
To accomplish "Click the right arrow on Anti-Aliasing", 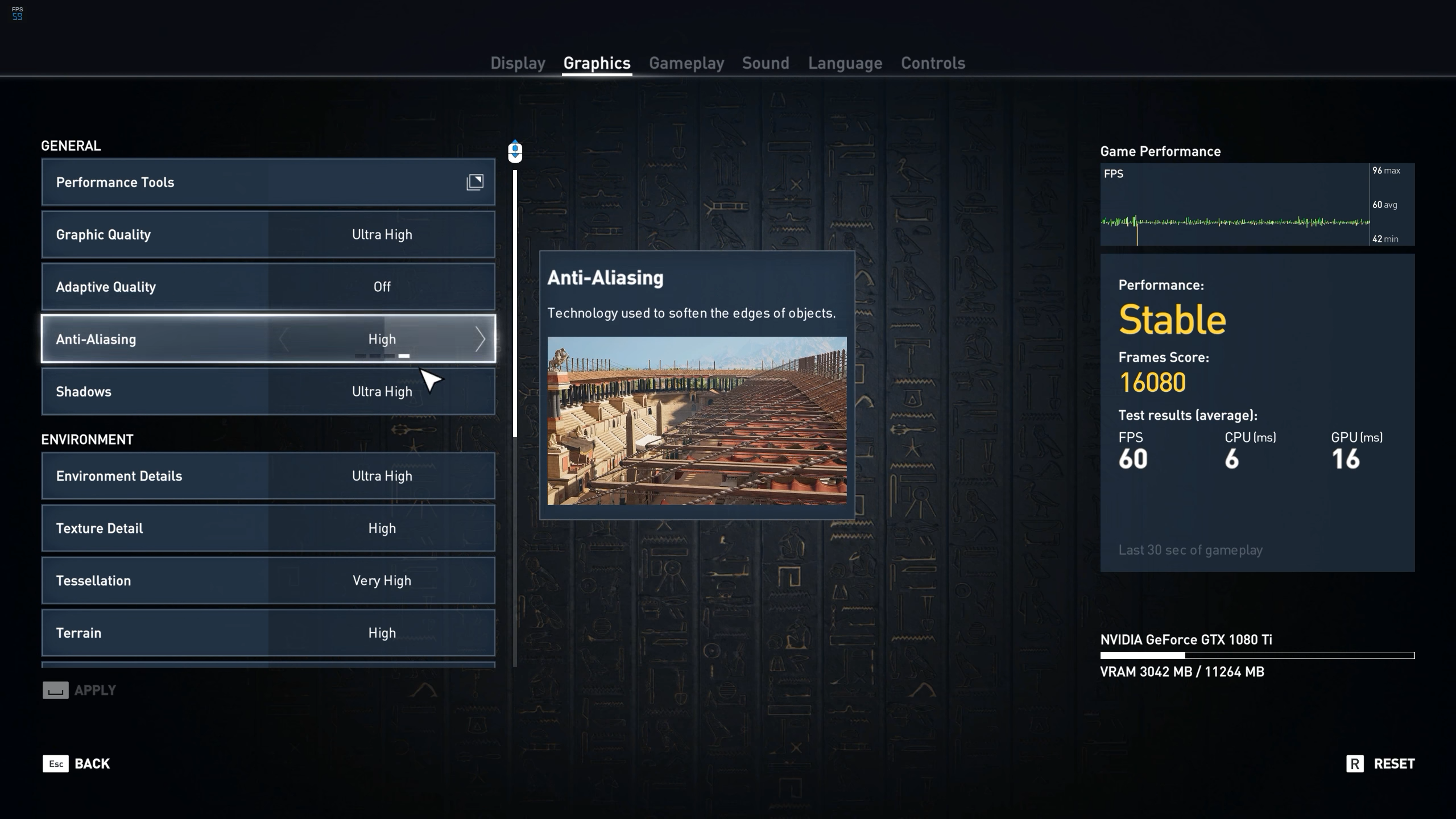I will 480,340.
